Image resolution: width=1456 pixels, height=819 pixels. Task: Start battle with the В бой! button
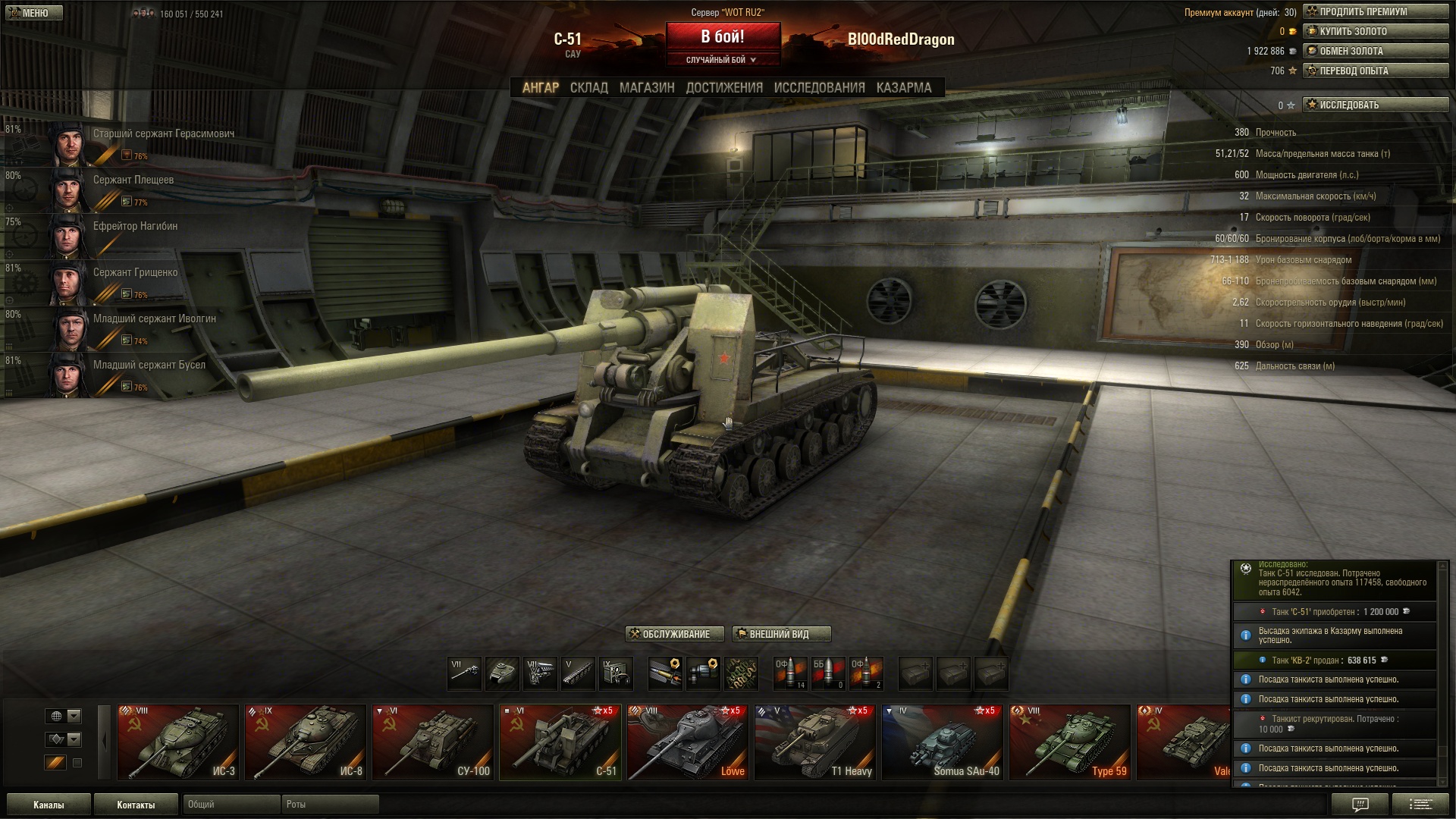coord(722,37)
